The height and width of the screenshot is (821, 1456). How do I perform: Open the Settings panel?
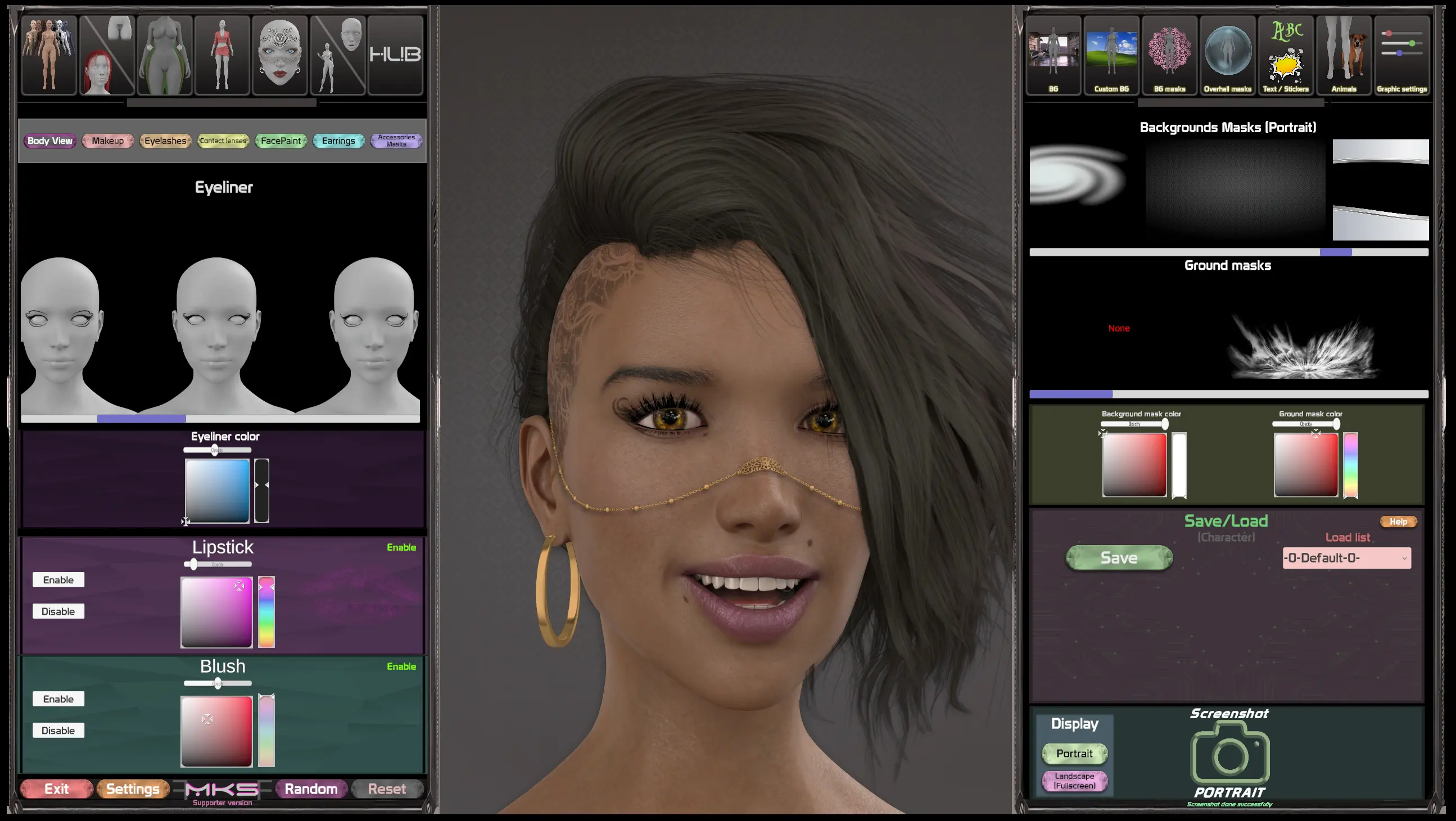point(133,789)
